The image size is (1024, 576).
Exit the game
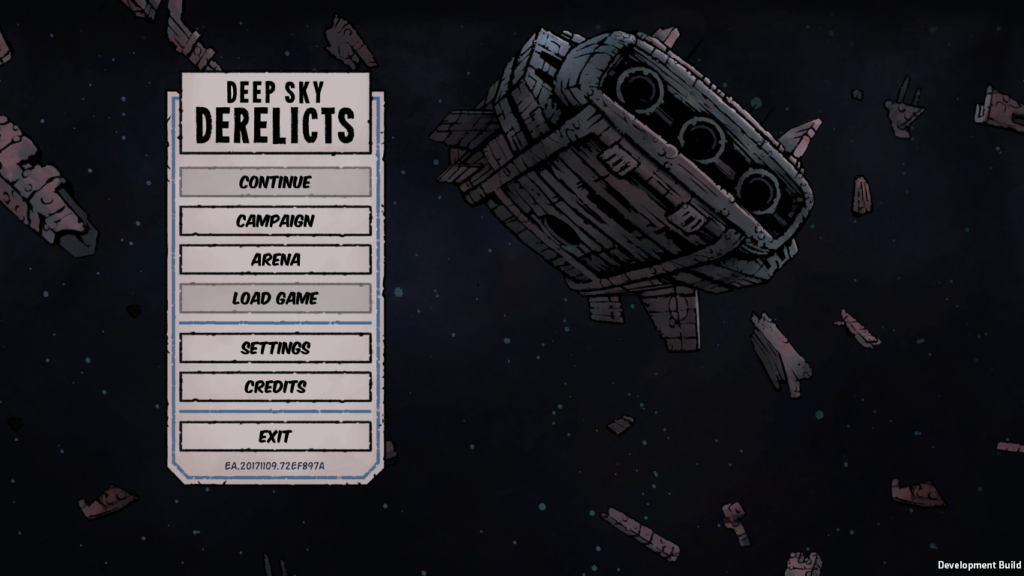[x=275, y=436]
